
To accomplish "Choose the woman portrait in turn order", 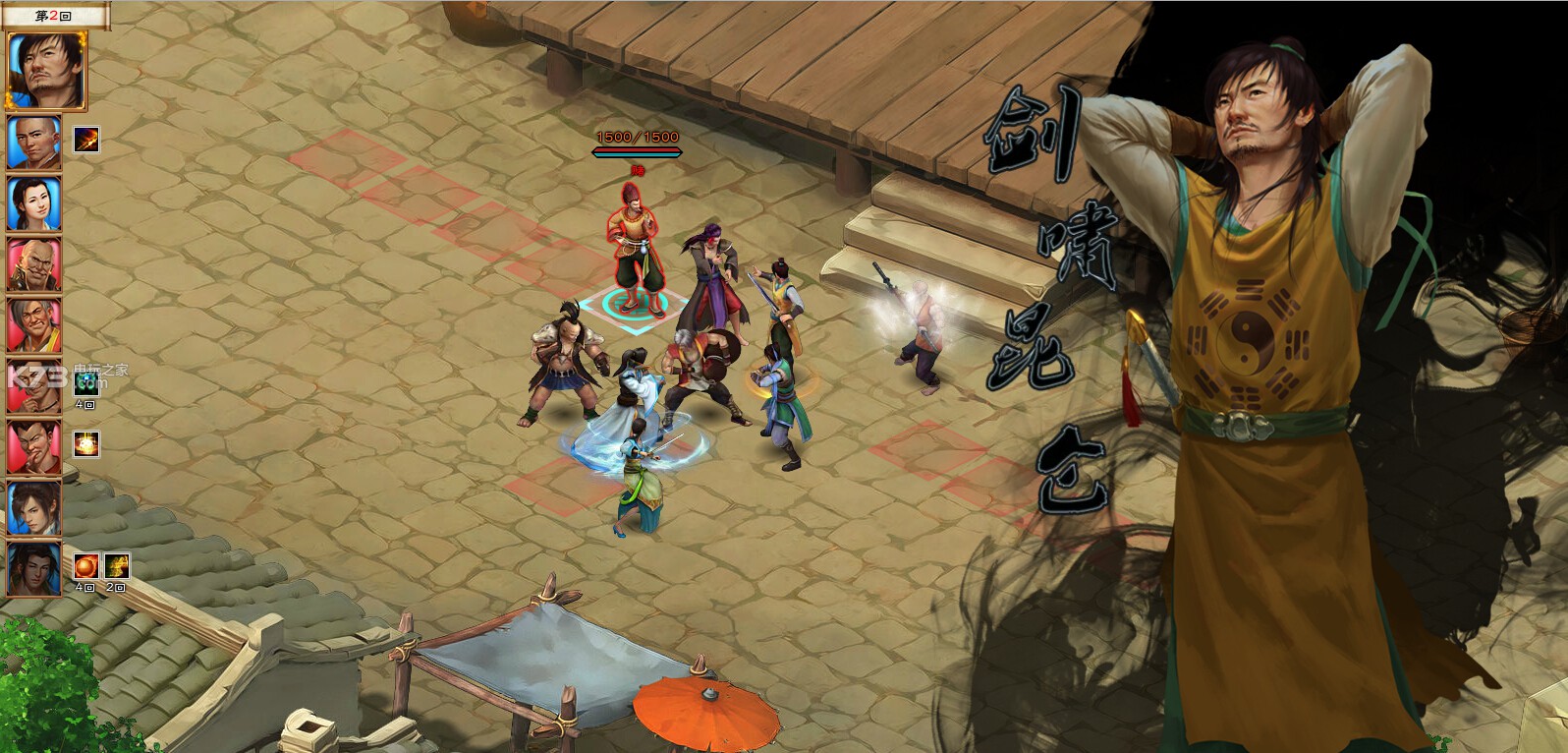I will (x=34, y=203).
